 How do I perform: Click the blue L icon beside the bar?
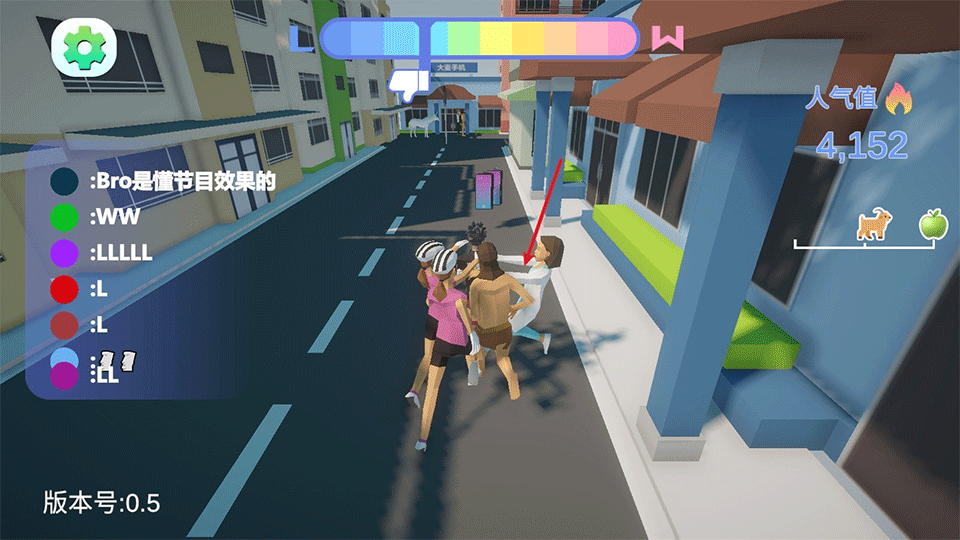click(300, 39)
